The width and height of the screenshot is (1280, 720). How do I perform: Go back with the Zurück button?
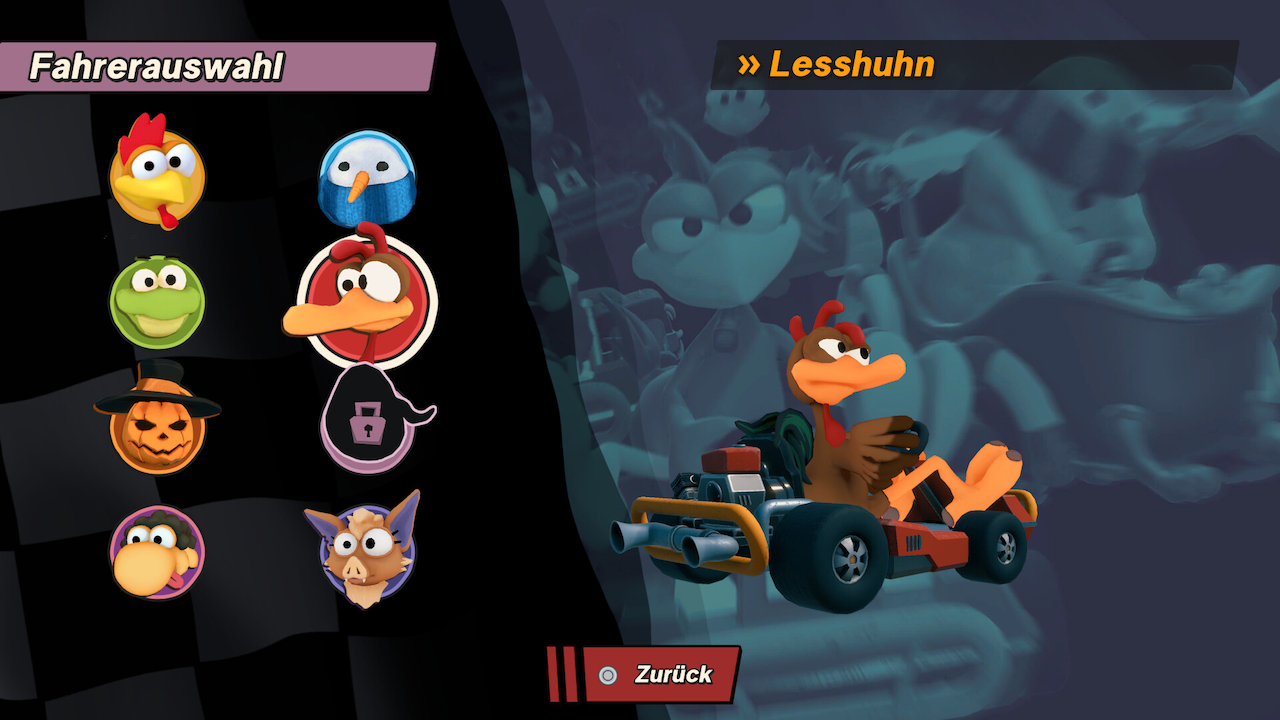coord(661,675)
